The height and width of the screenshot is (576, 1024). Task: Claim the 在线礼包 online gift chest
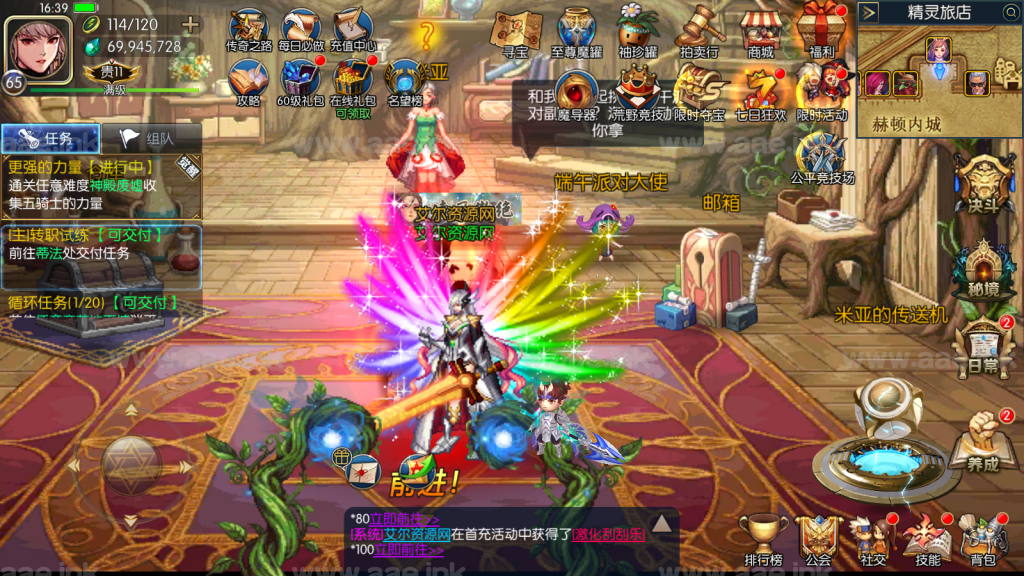tap(352, 80)
